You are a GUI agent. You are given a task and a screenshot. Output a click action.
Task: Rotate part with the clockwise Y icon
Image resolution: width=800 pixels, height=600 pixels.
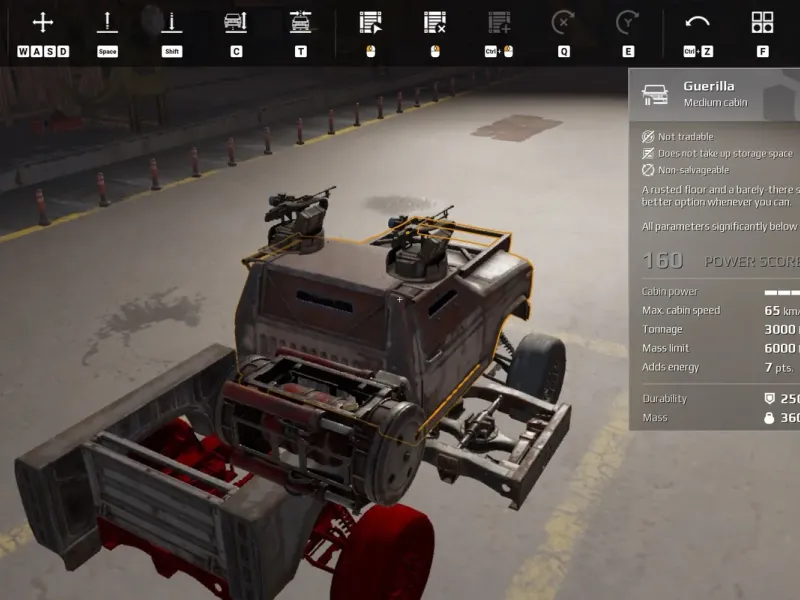[627, 22]
